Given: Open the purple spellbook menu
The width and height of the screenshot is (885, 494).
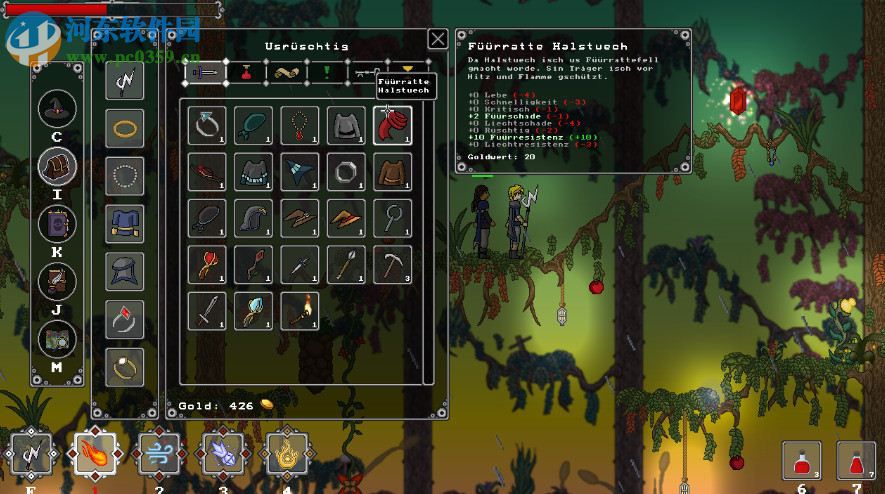Looking at the screenshot, I should pos(56,224).
